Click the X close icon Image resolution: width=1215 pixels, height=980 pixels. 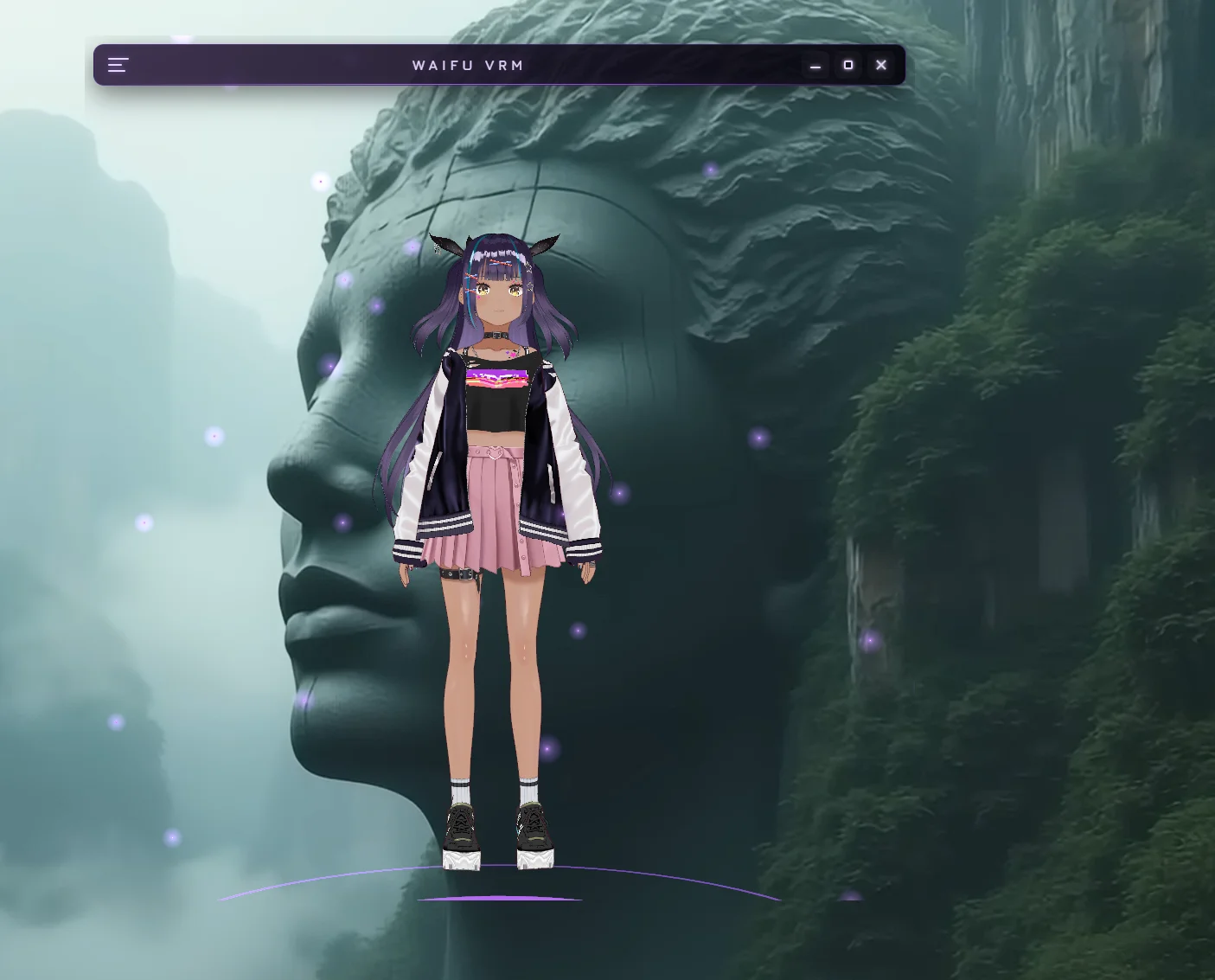click(881, 65)
